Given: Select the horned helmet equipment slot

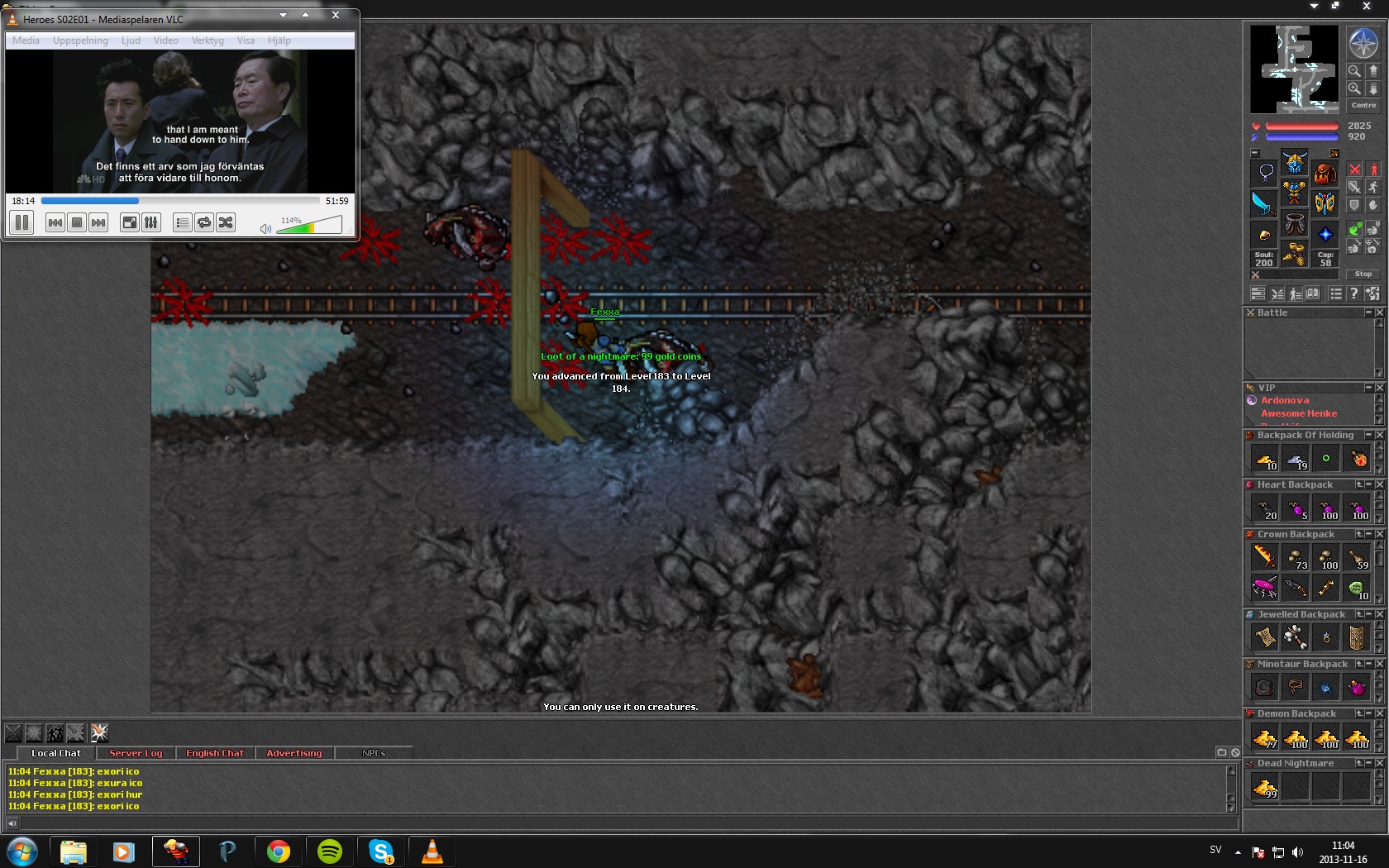Looking at the screenshot, I should [1295, 163].
